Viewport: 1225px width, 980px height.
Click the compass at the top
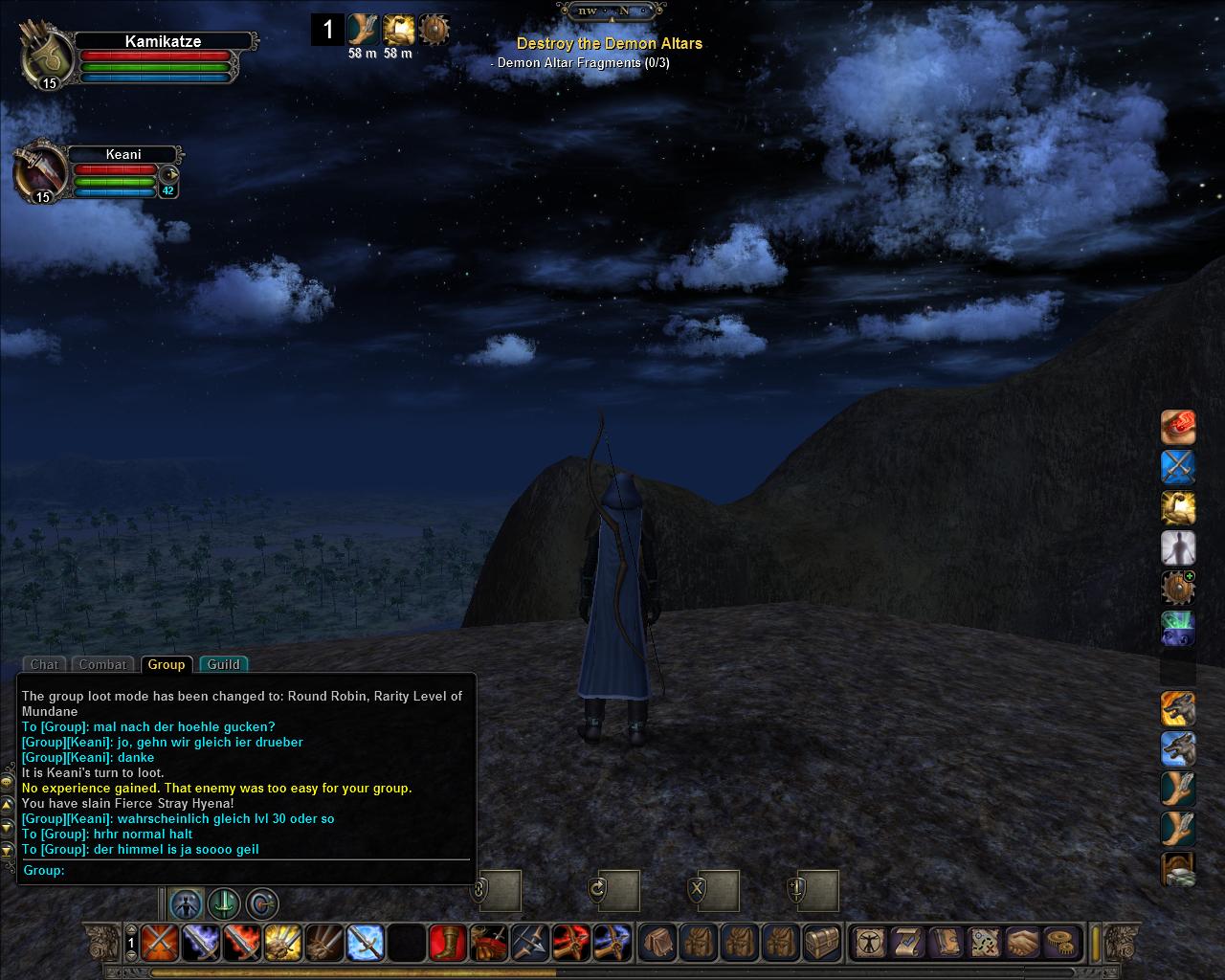[612, 11]
